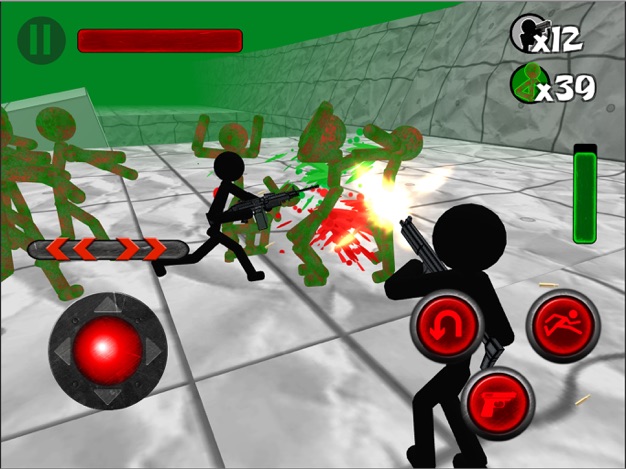
Task: Pause the game with the green button
Action: 41,40
